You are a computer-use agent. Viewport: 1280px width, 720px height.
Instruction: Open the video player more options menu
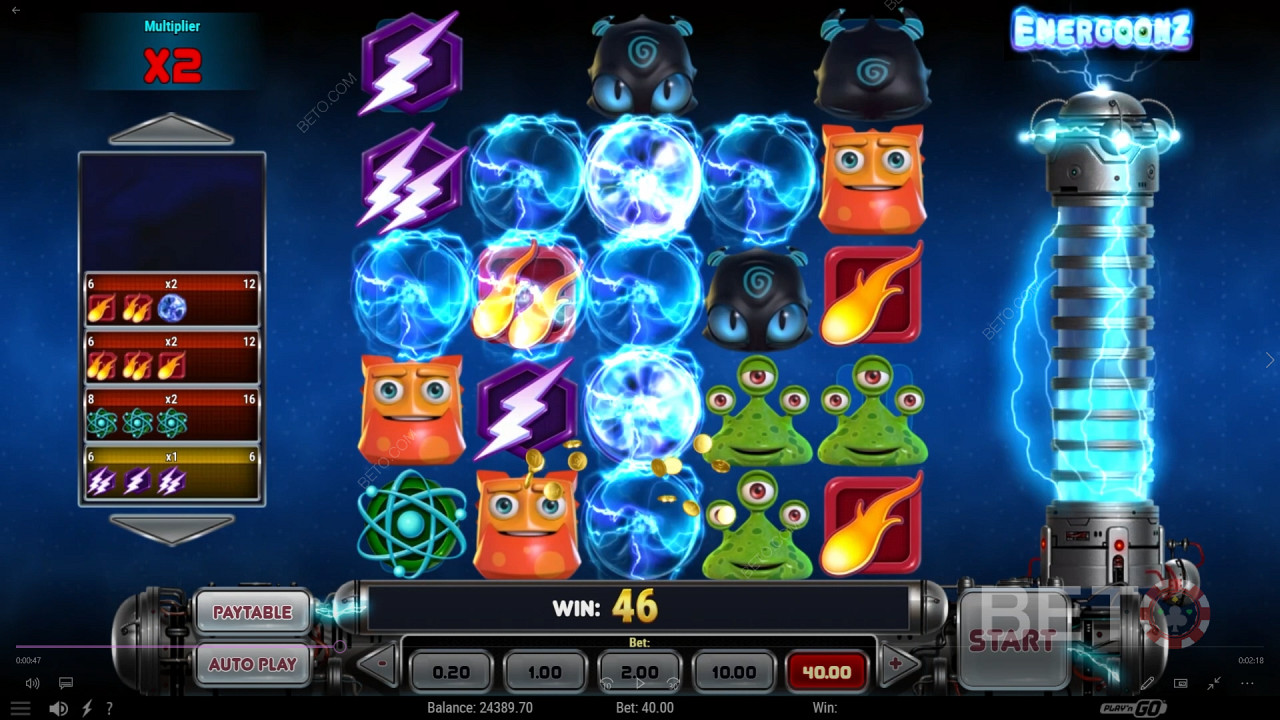pyautogui.click(x=1247, y=684)
